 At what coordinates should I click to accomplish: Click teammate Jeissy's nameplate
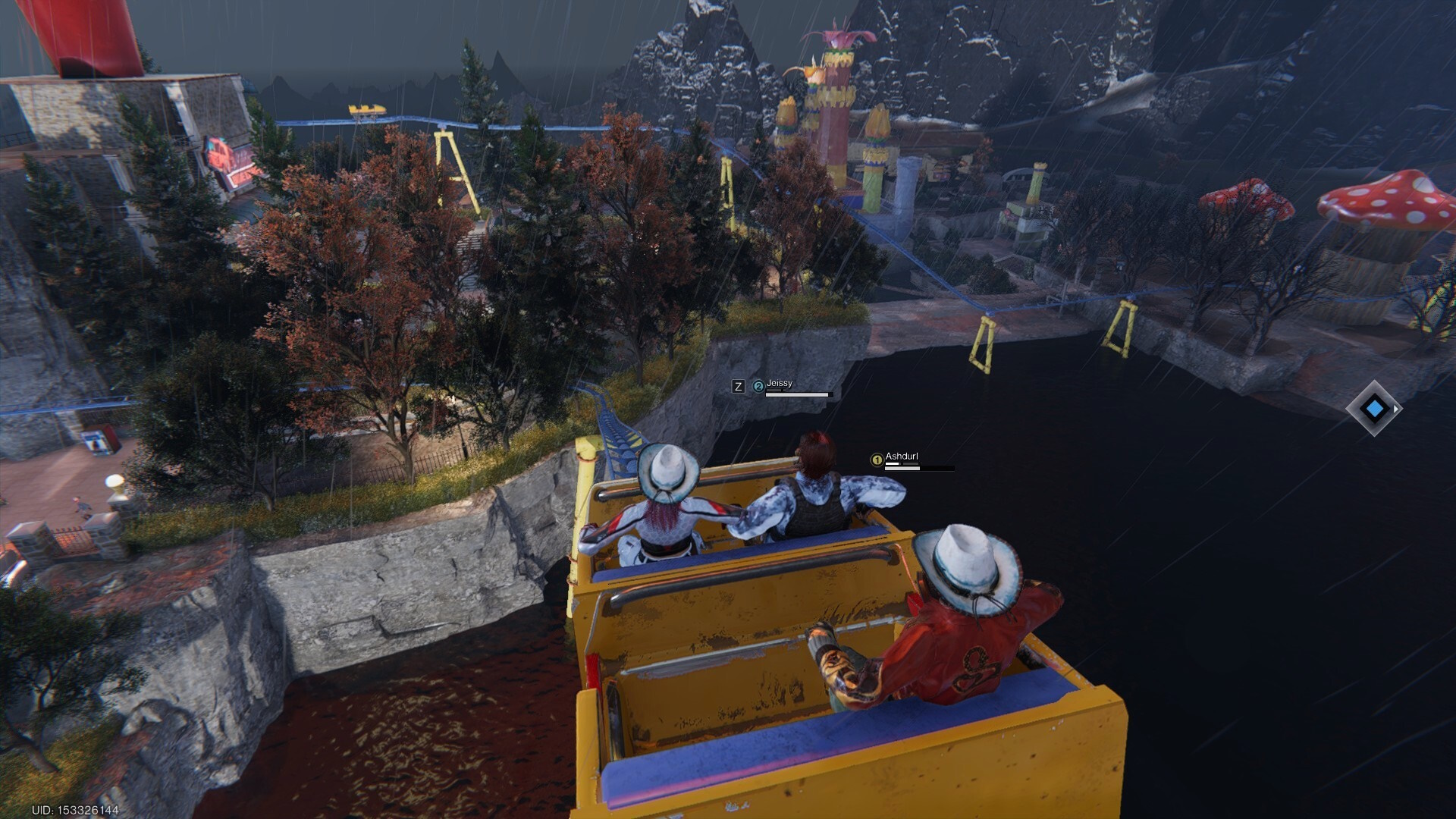point(780,384)
